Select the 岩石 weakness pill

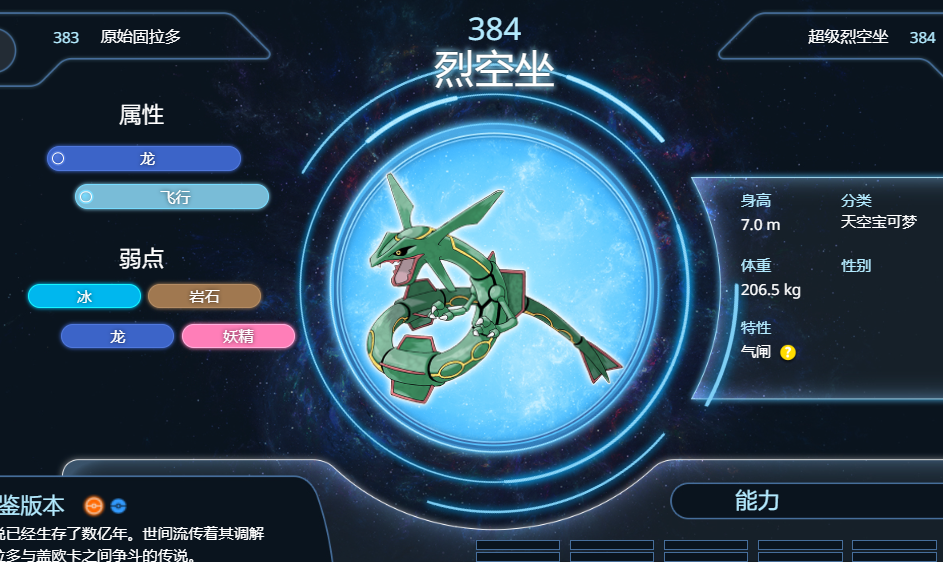coord(204,296)
